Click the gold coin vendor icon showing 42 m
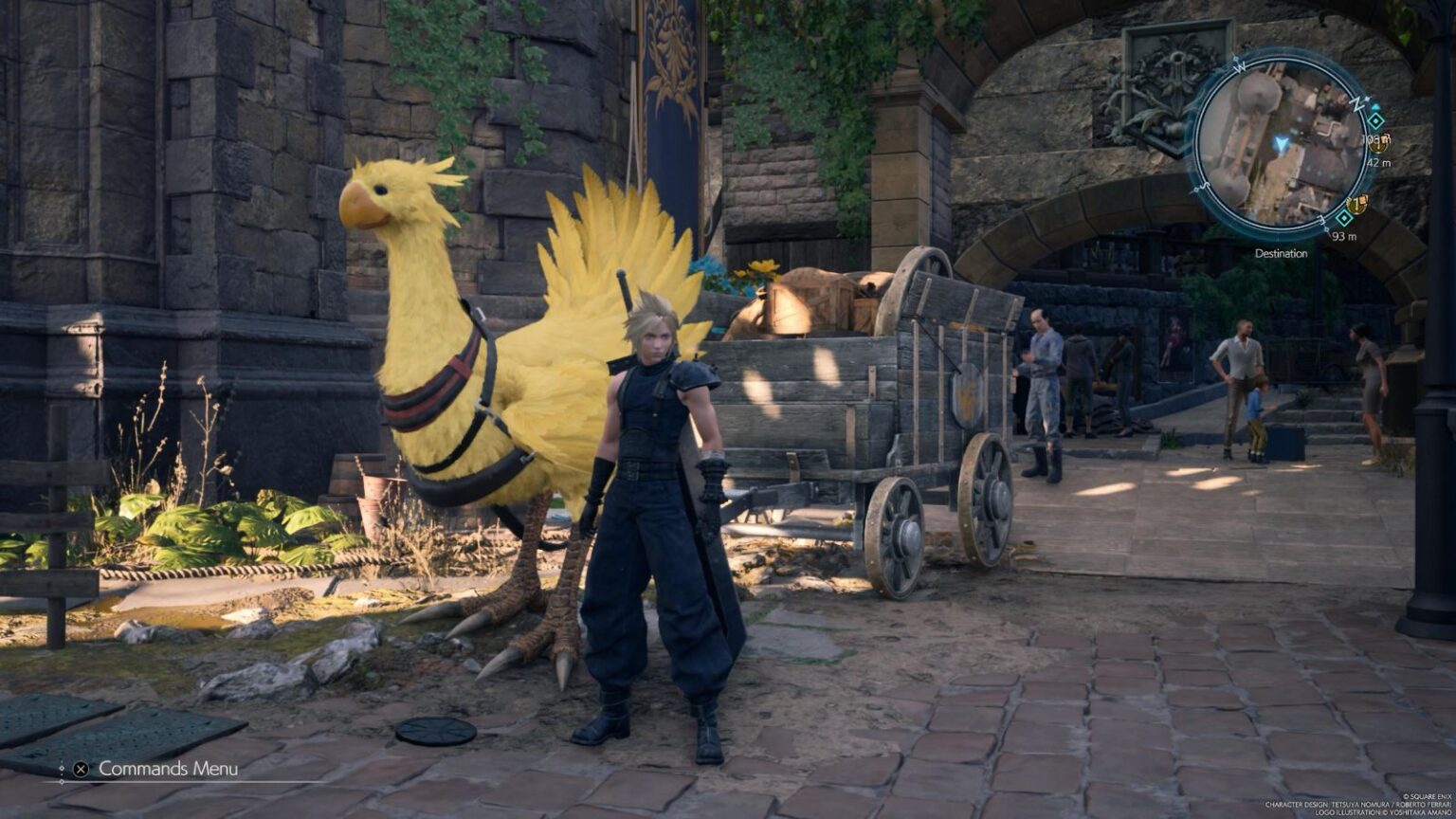 coord(1377,144)
